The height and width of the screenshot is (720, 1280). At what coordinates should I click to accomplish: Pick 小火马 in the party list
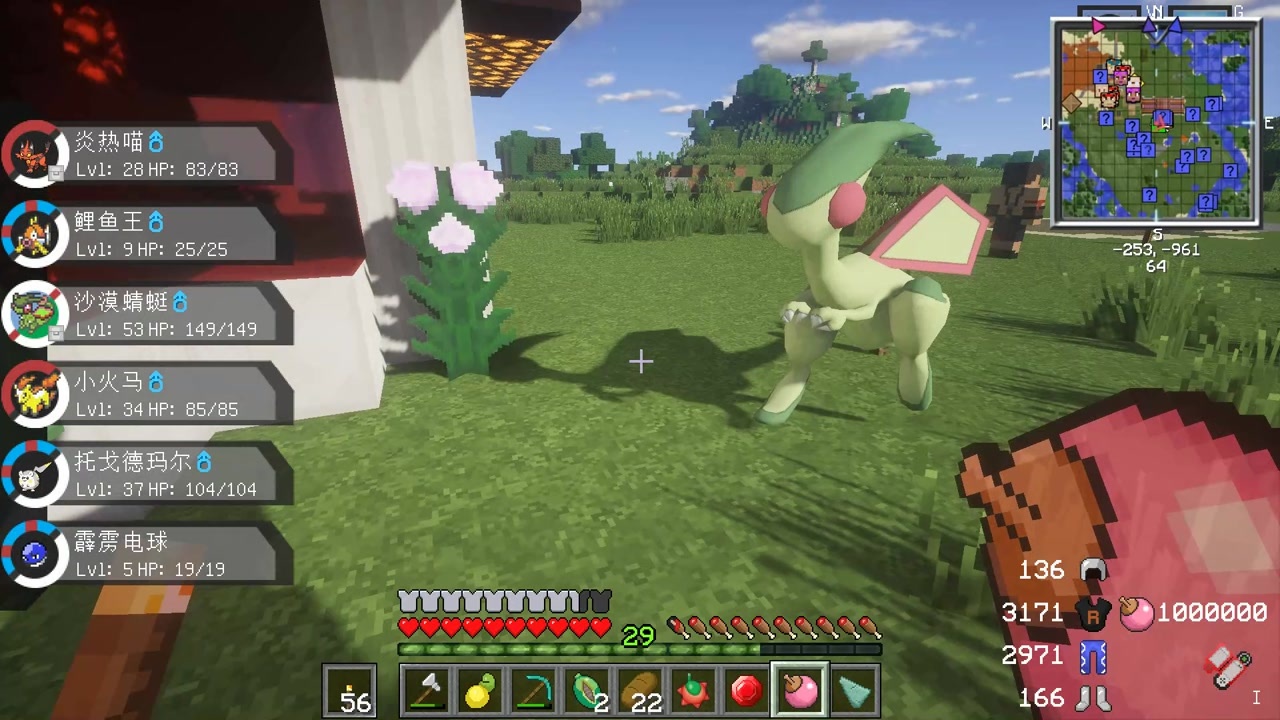[150, 394]
